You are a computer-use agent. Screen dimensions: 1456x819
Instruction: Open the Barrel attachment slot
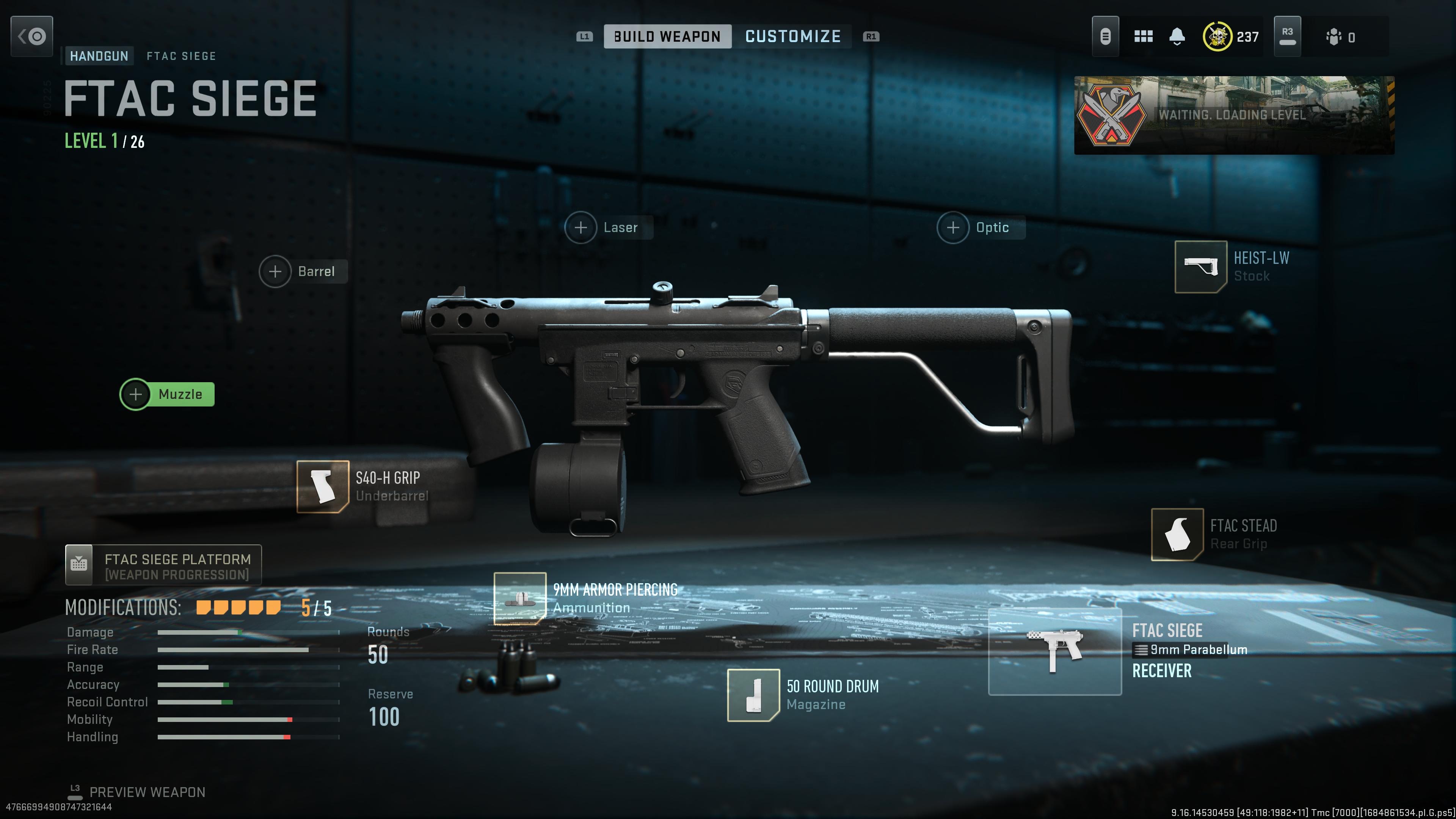coord(303,271)
